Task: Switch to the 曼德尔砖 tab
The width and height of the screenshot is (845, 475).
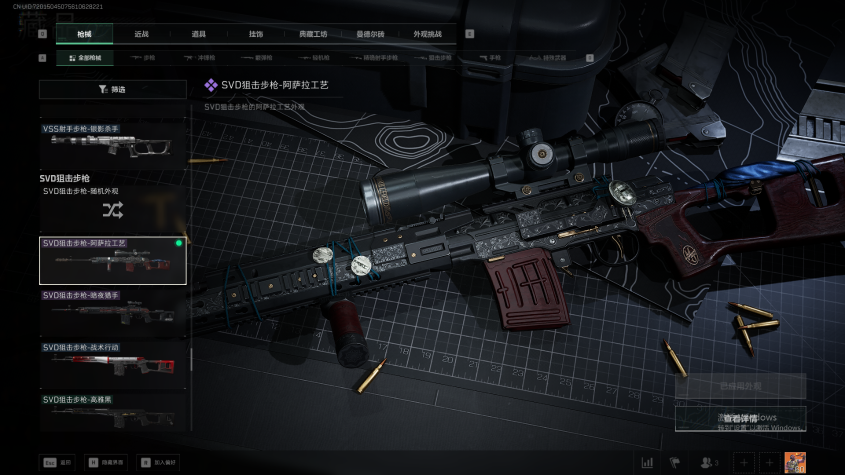Action: tap(370, 34)
